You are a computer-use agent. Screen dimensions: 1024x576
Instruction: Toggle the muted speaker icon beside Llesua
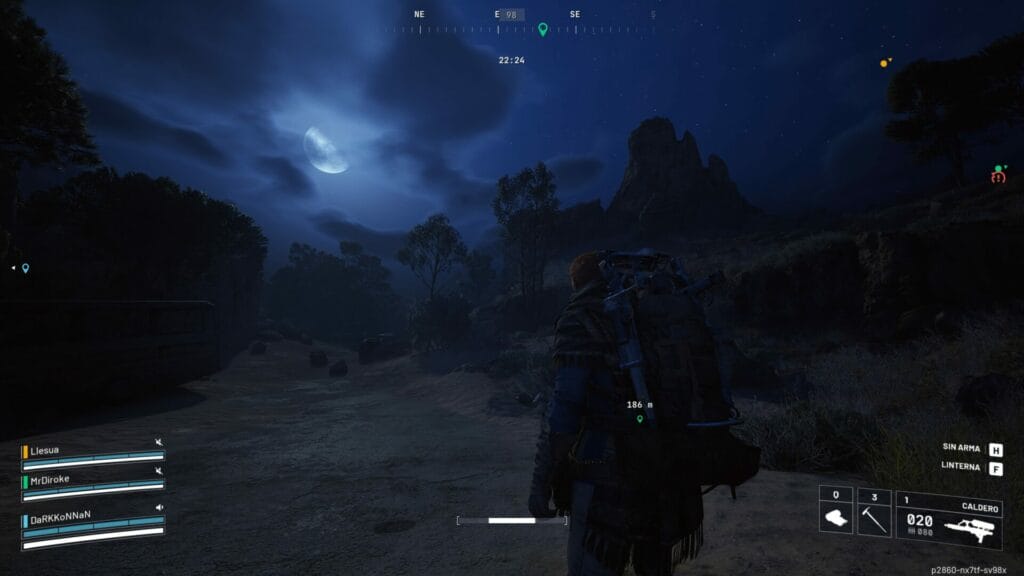[159, 441]
